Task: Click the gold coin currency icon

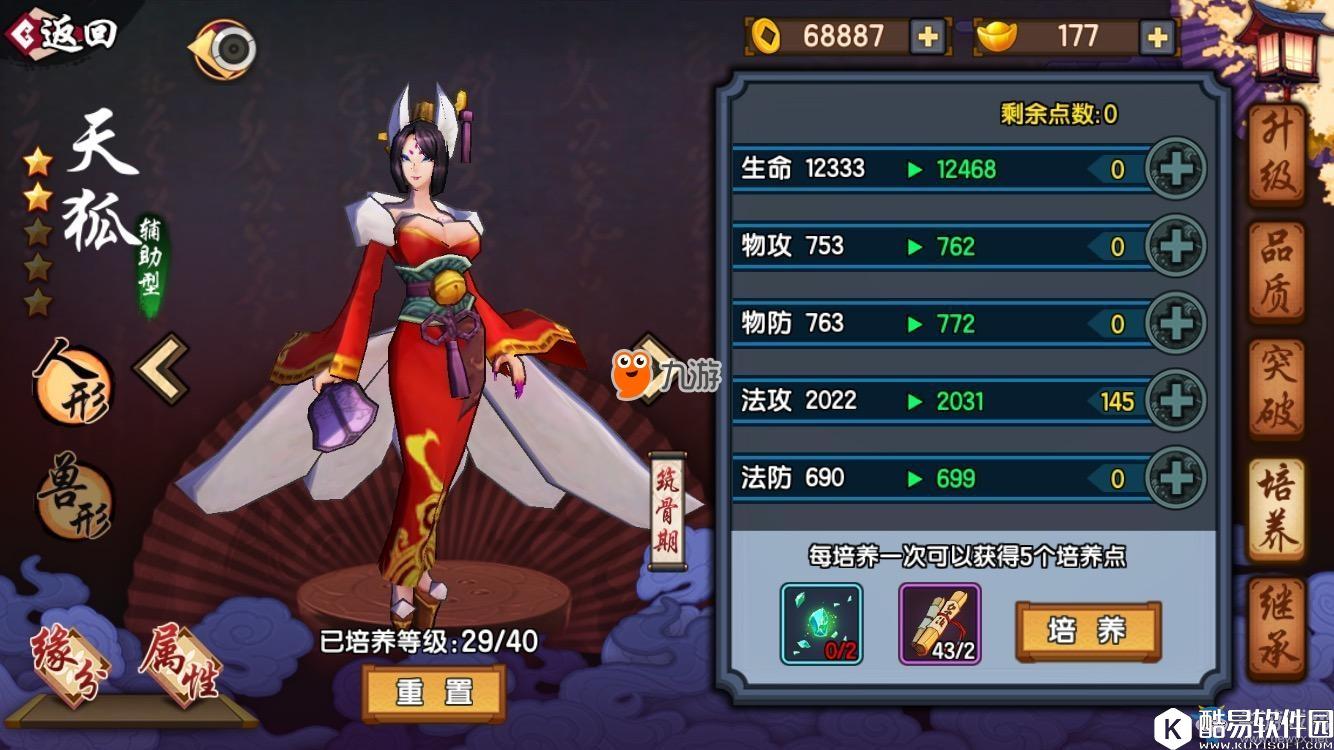Action: pos(765,36)
